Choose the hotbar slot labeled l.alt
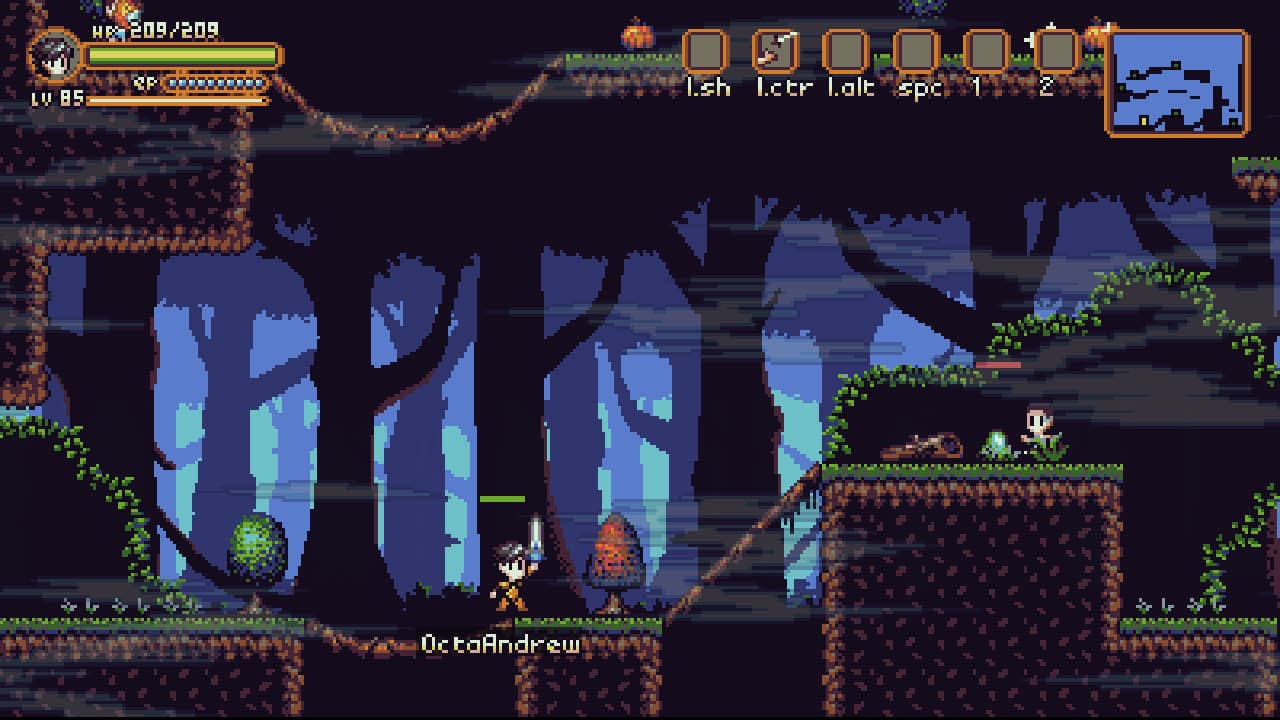The height and width of the screenshot is (720, 1280). 845,51
